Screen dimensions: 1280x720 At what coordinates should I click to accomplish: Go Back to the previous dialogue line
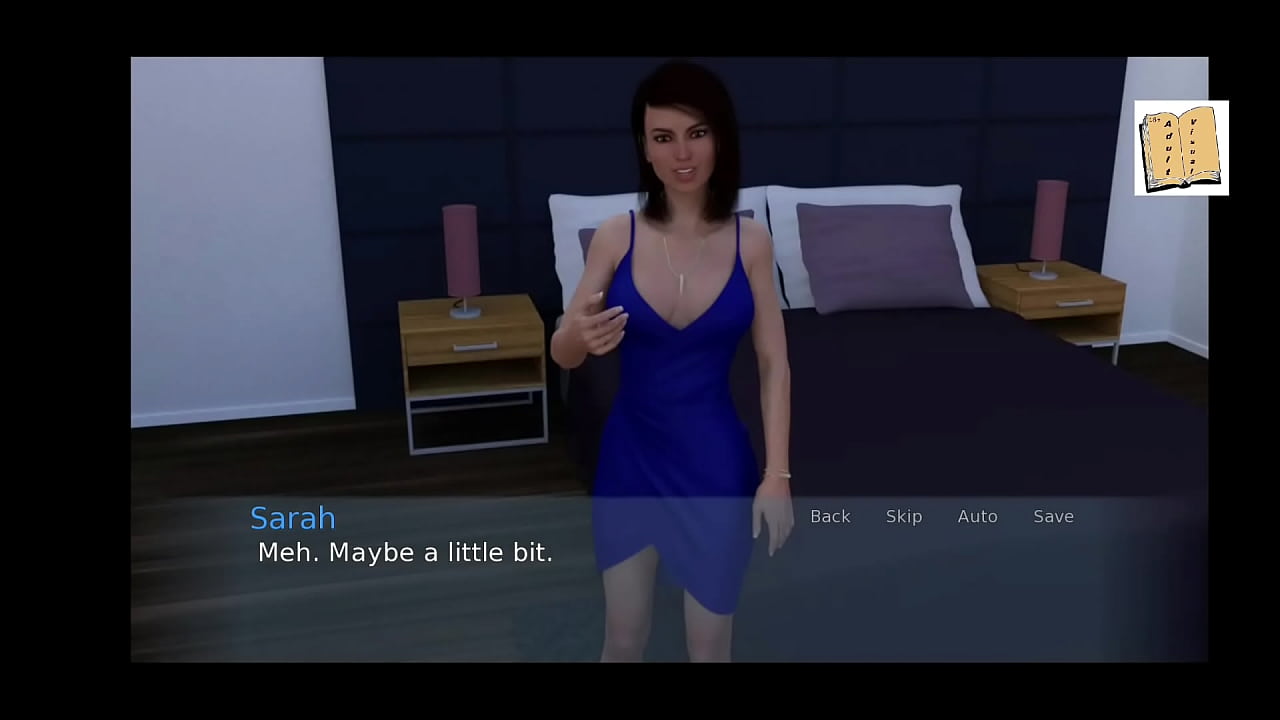tap(830, 516)
